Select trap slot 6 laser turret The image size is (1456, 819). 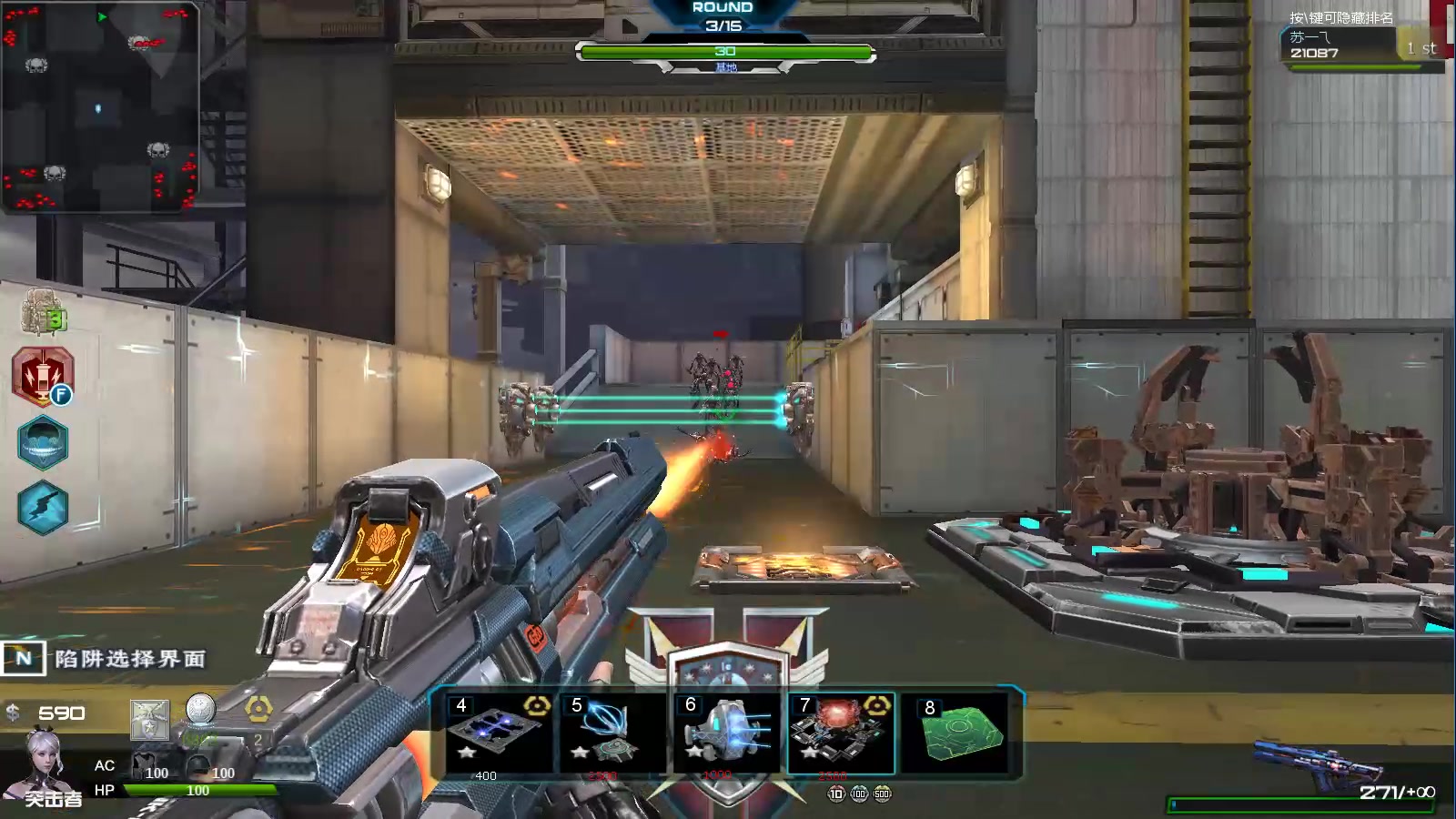click(726, 733)
